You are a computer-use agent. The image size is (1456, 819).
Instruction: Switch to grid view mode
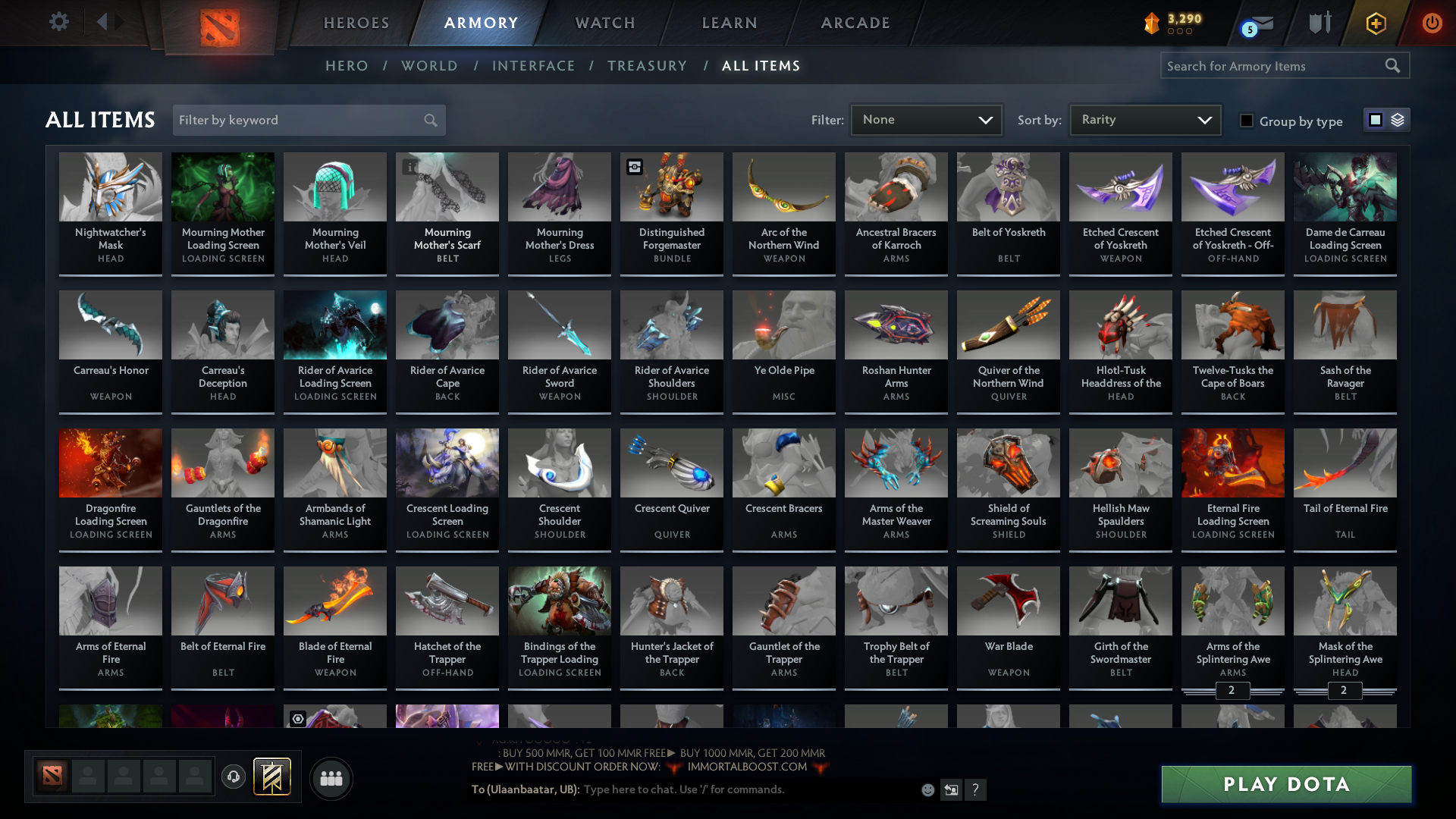[x=1375, y=120]
